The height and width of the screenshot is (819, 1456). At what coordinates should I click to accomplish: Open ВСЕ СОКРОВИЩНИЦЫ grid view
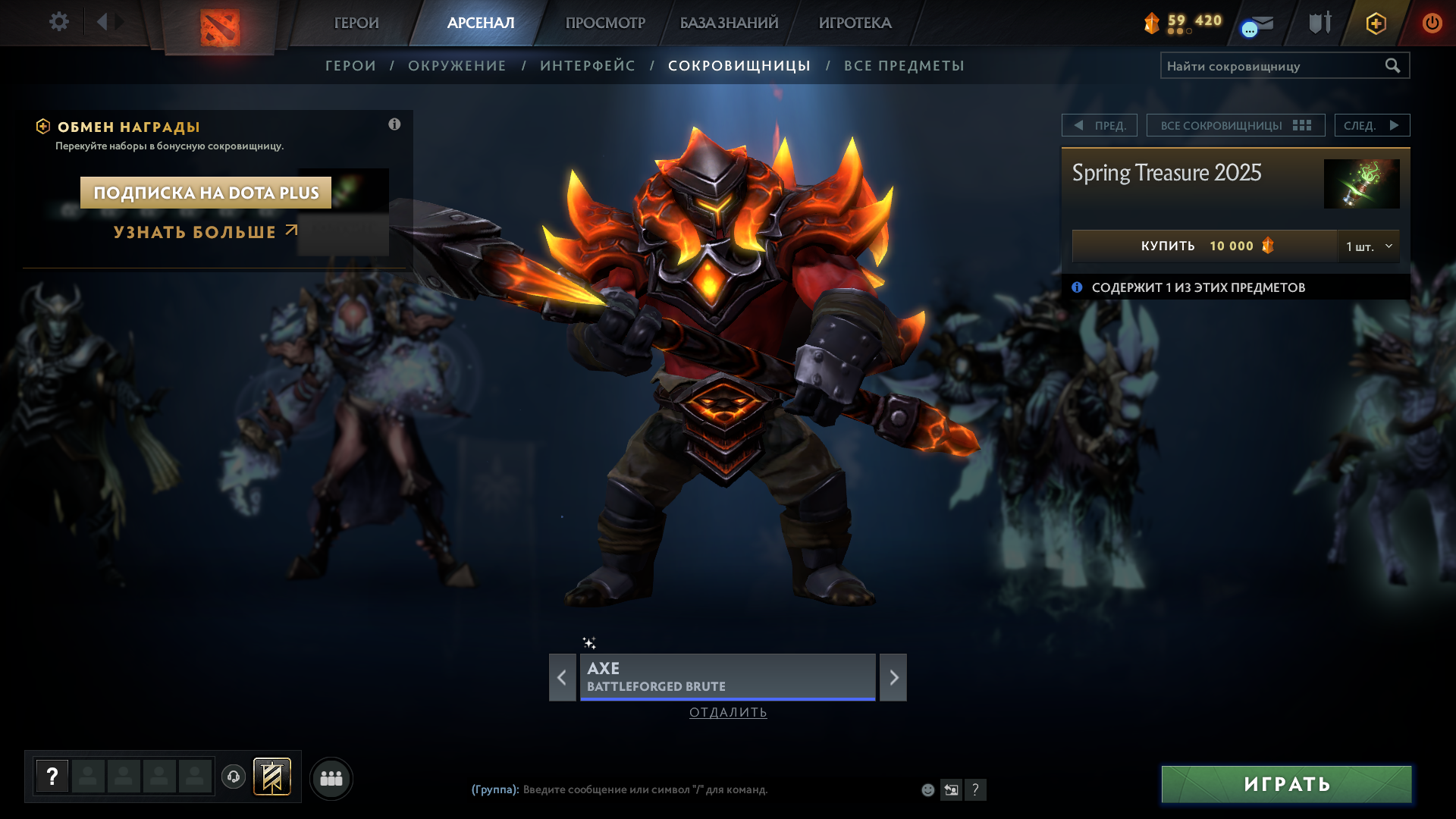coord(1235,125)
